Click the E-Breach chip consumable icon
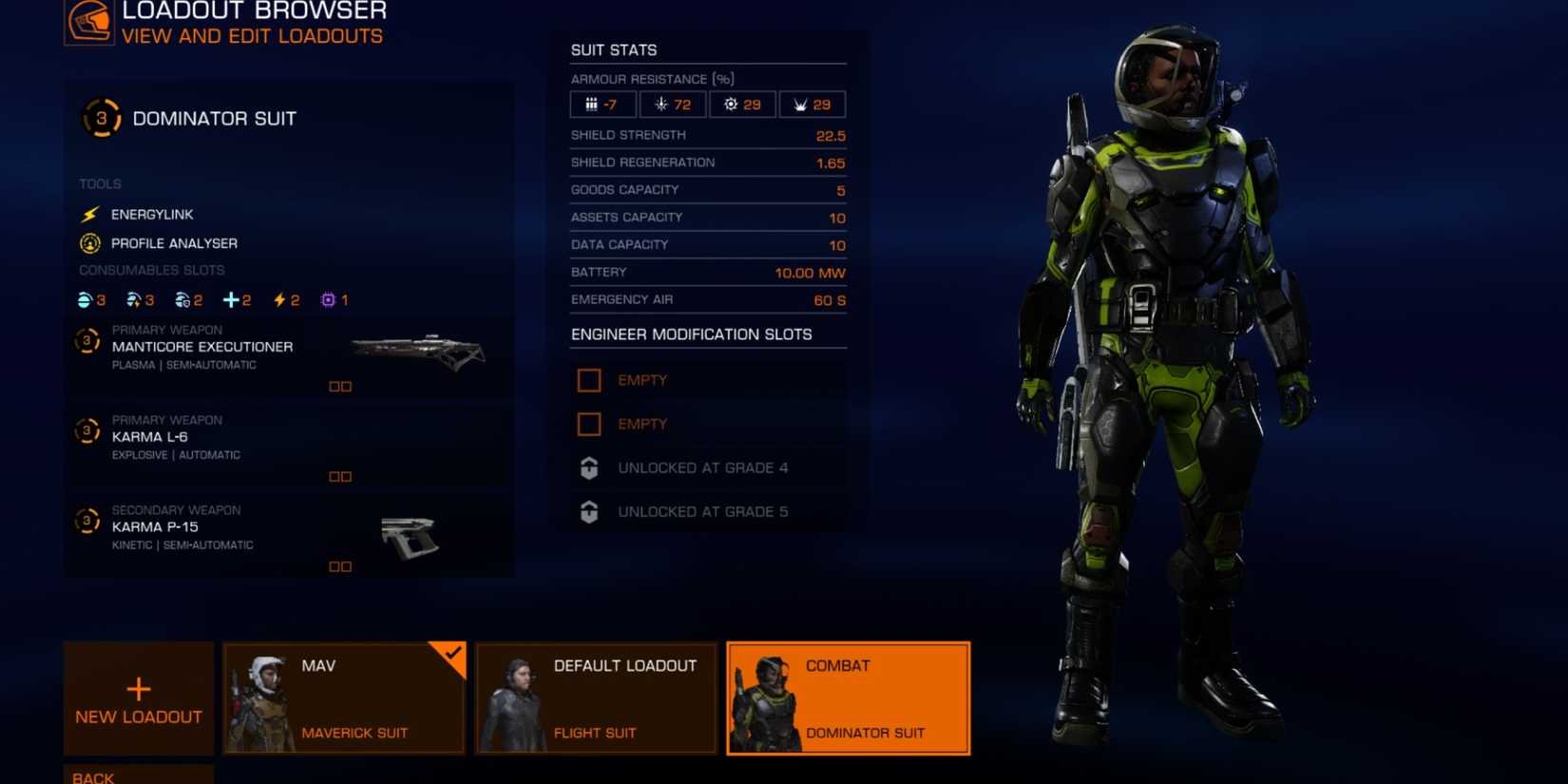Screen dimensions: 1568x784 pos(326,299)
